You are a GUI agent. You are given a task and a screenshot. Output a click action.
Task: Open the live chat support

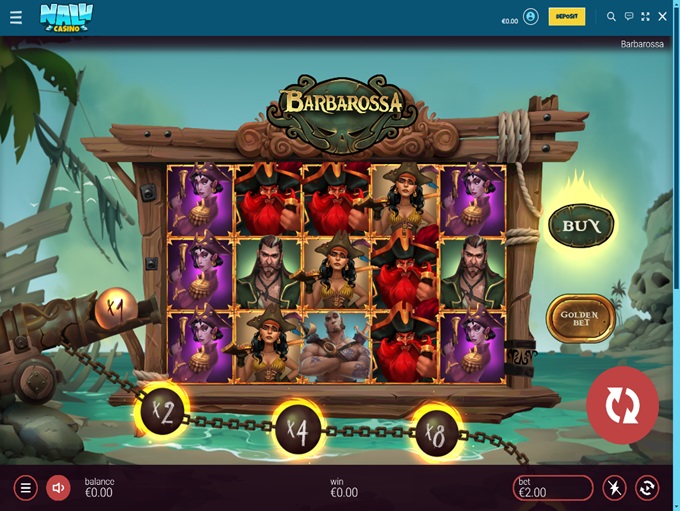tap(629, 17)
